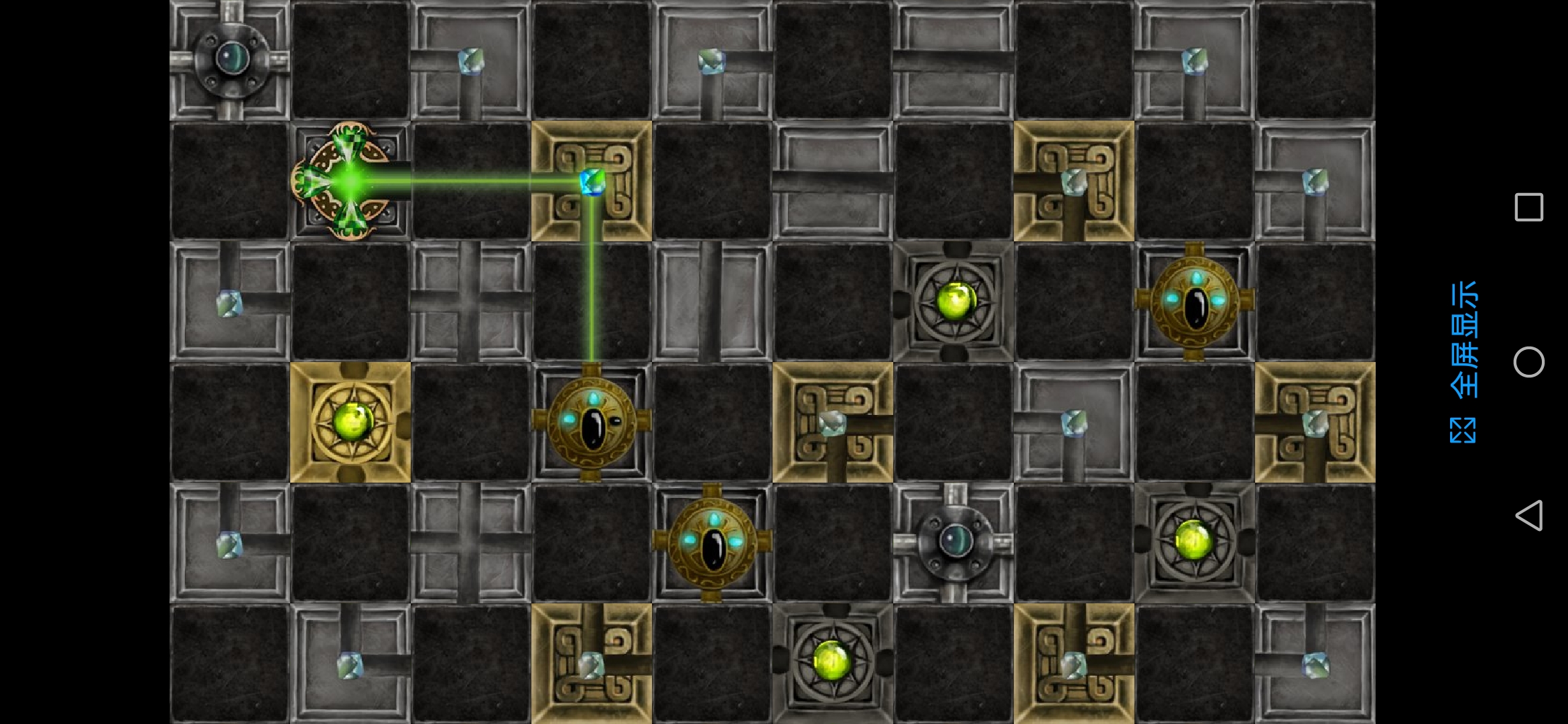Toggle the 全屏显示 fullscreen display option
The width and height of the screenshot is (1568, 724).
tap(1463, 362)
